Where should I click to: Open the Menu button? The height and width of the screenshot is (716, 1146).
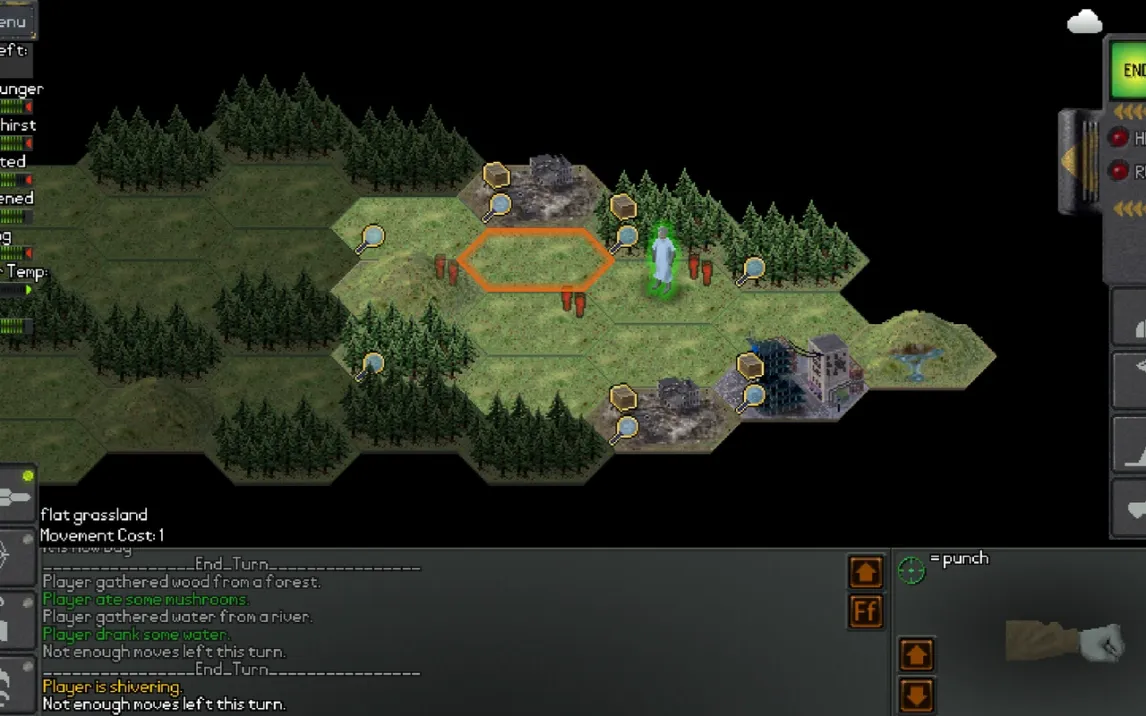click(17, 21)
